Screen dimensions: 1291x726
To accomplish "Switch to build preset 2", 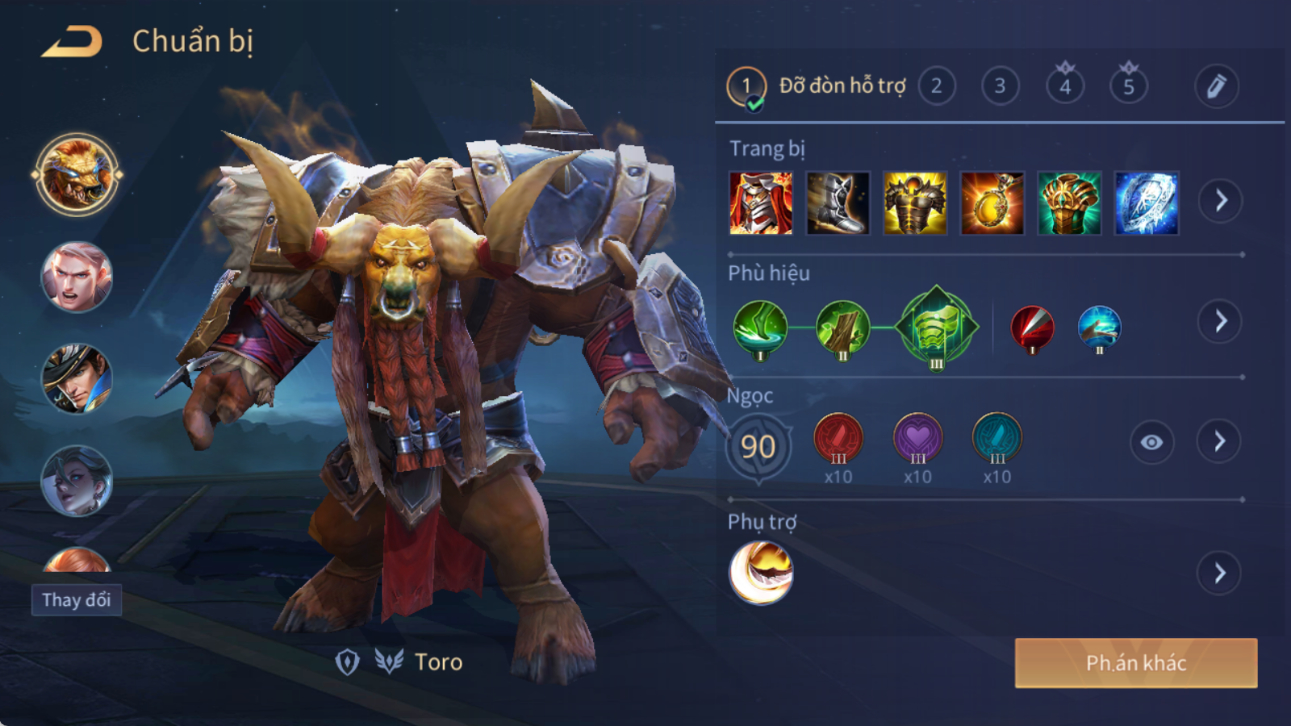I will [936, 87].
